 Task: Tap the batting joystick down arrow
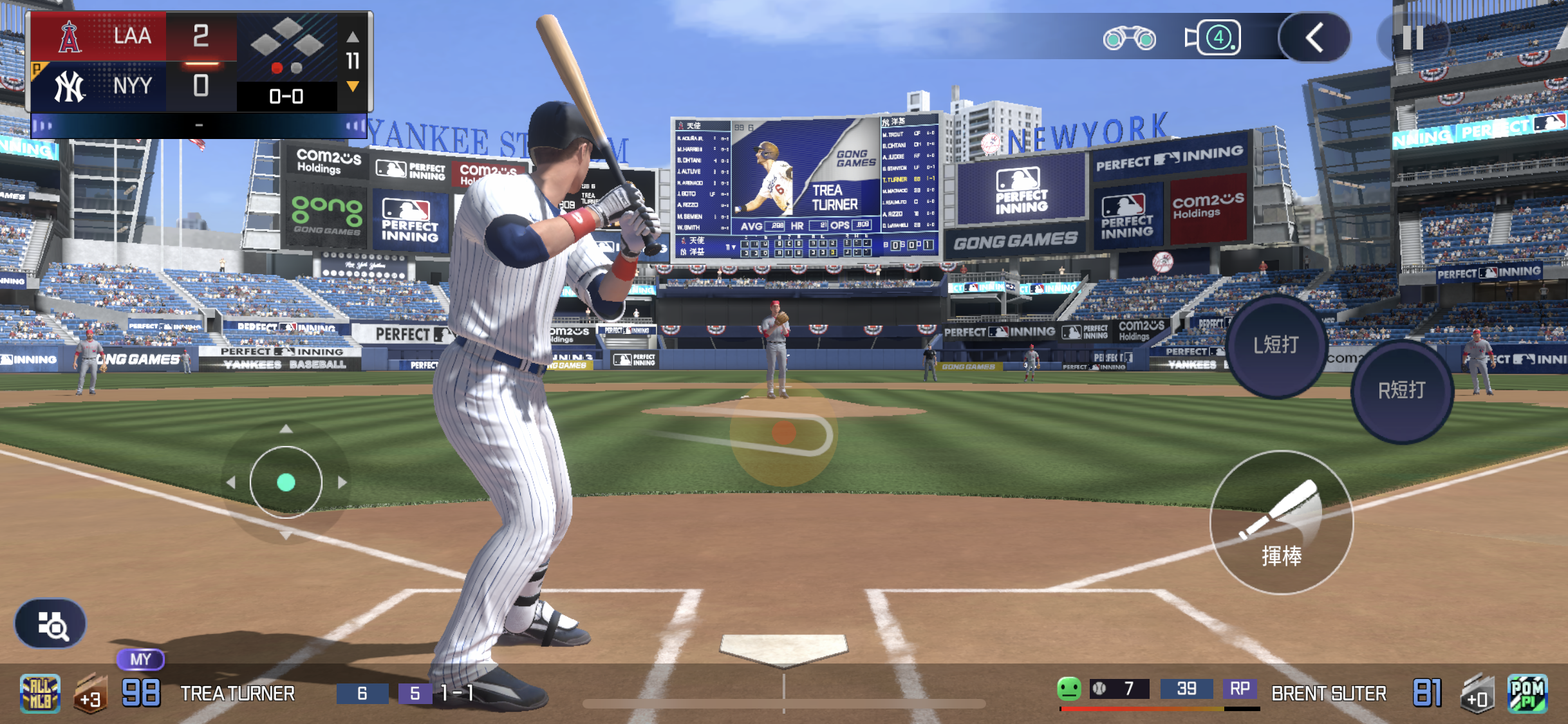coord(286,535)
